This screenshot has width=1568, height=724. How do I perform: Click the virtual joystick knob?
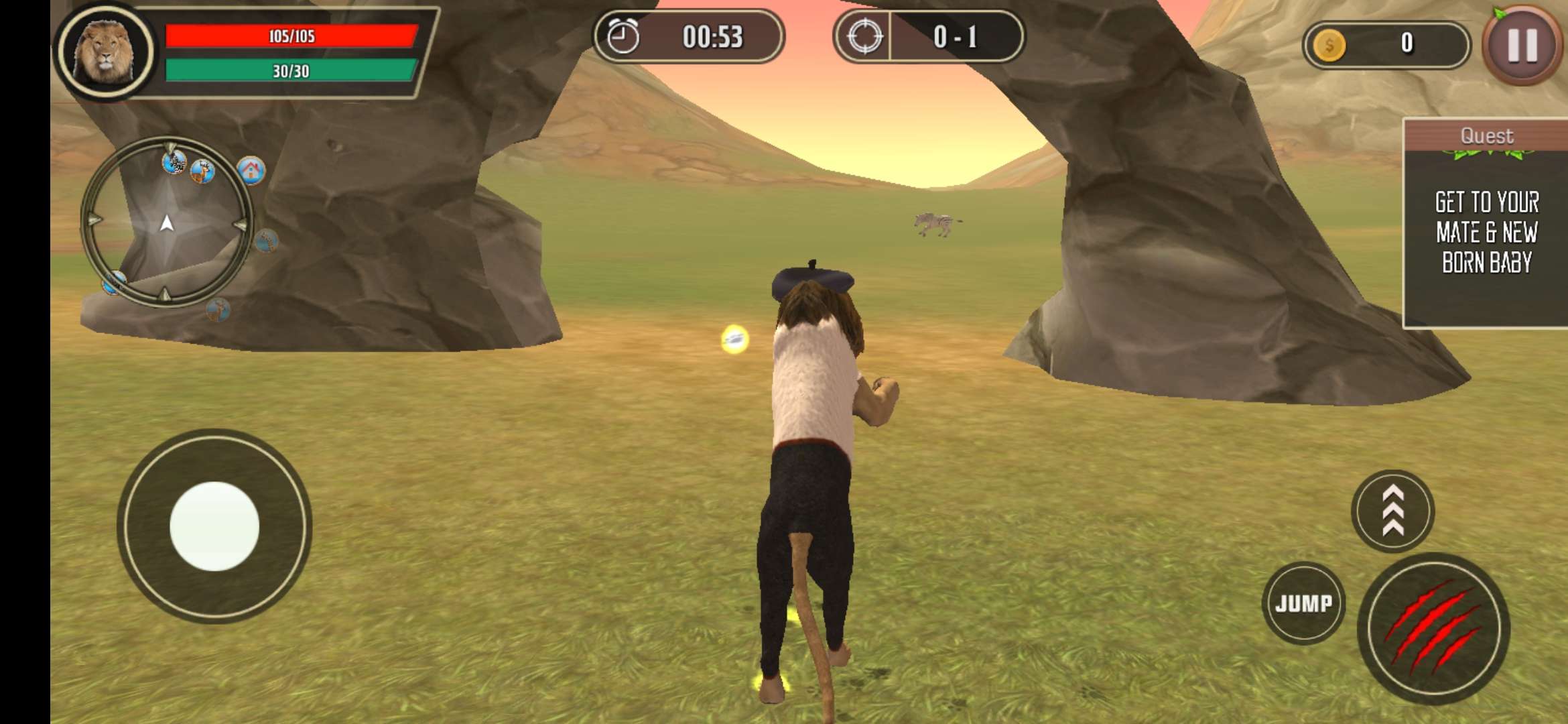tap(214, 526)
